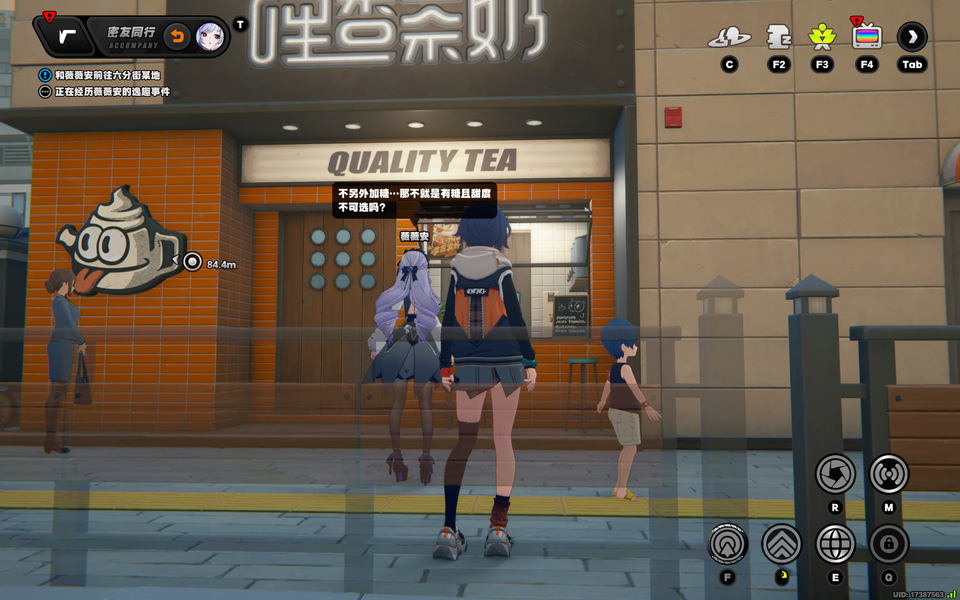Click the orange return arrow in Accompany panel
The height and width of the screenshot is (600, 960).
click(176, 37)
